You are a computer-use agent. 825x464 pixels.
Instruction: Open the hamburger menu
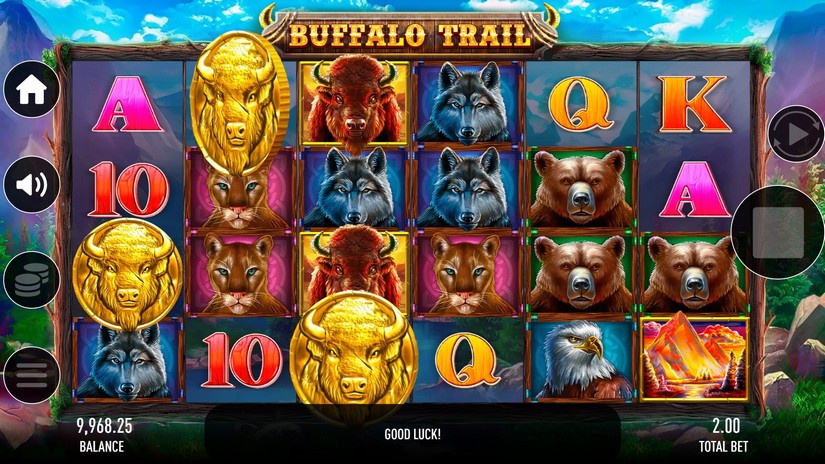pos(31,375)
